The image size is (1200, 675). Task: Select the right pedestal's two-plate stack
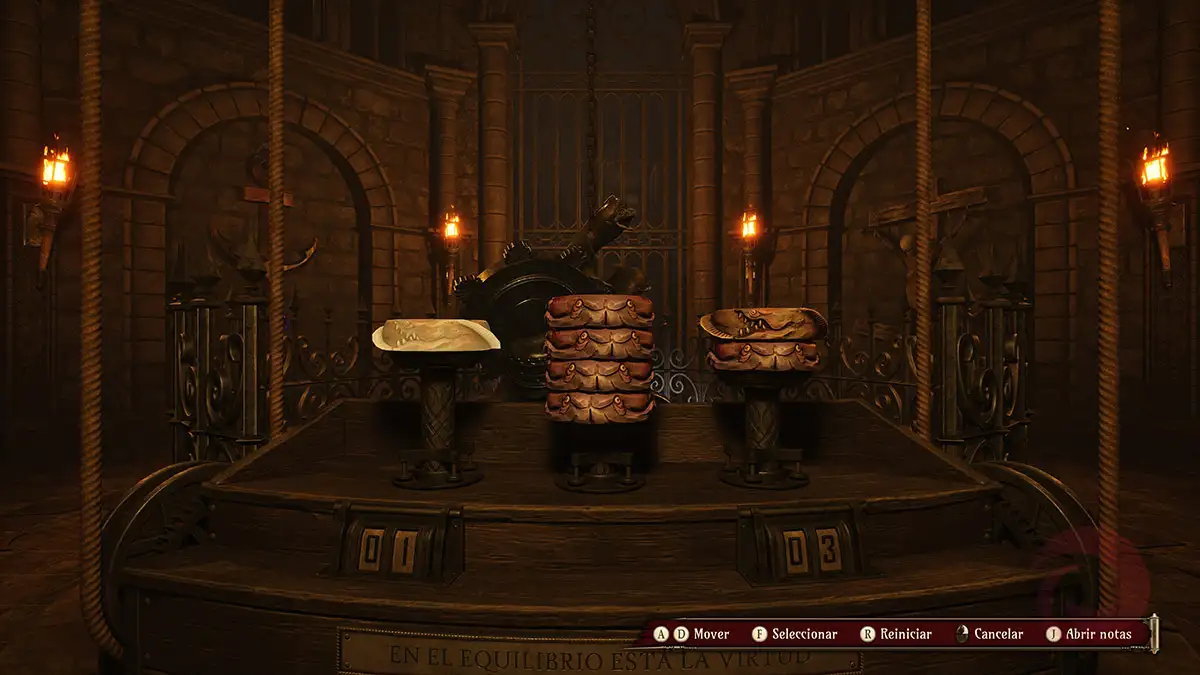pyautogui.click(x=763, y=340)
